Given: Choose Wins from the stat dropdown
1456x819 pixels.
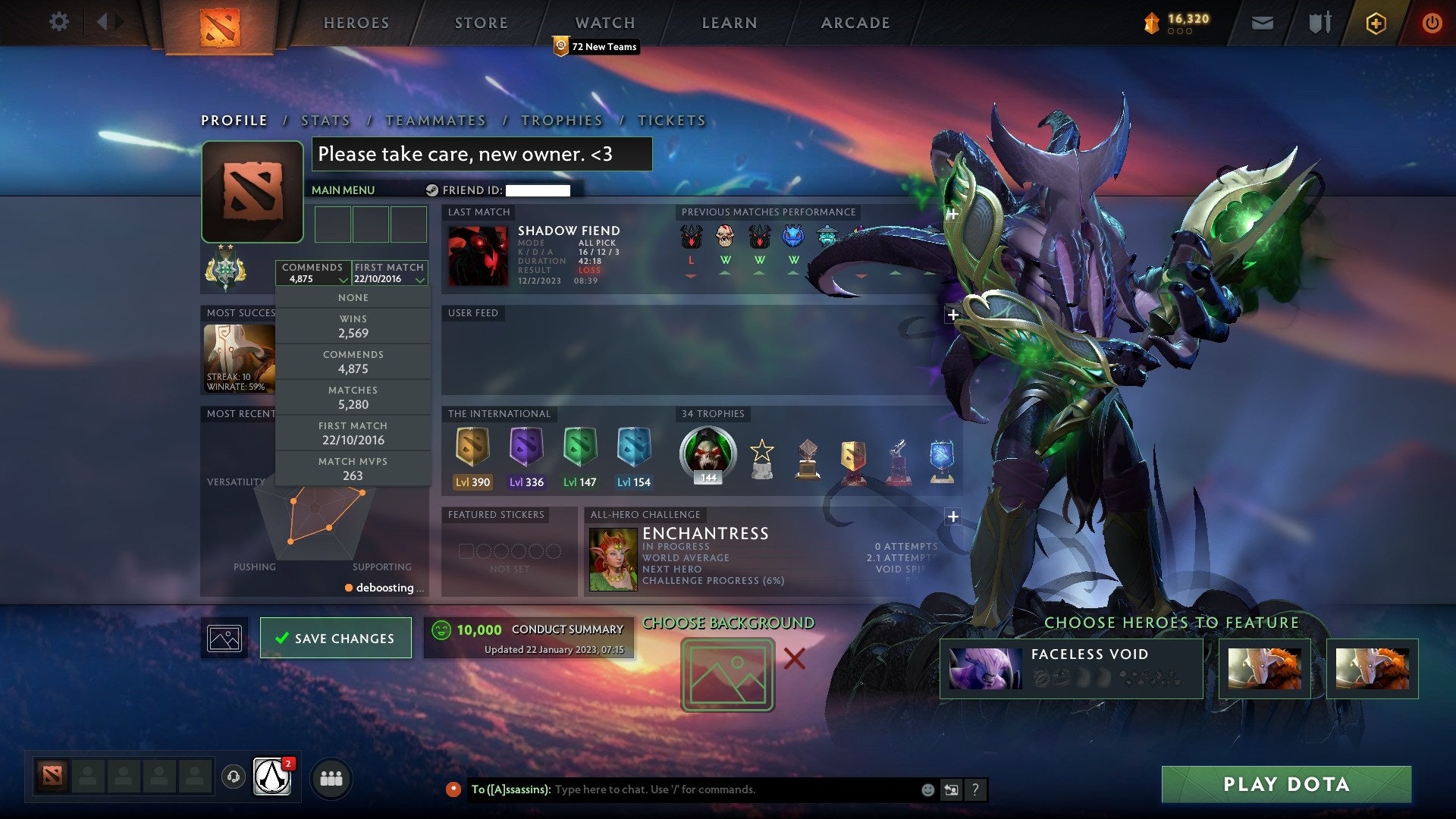Looking at the screenshot, I should [x=353, y=327].
